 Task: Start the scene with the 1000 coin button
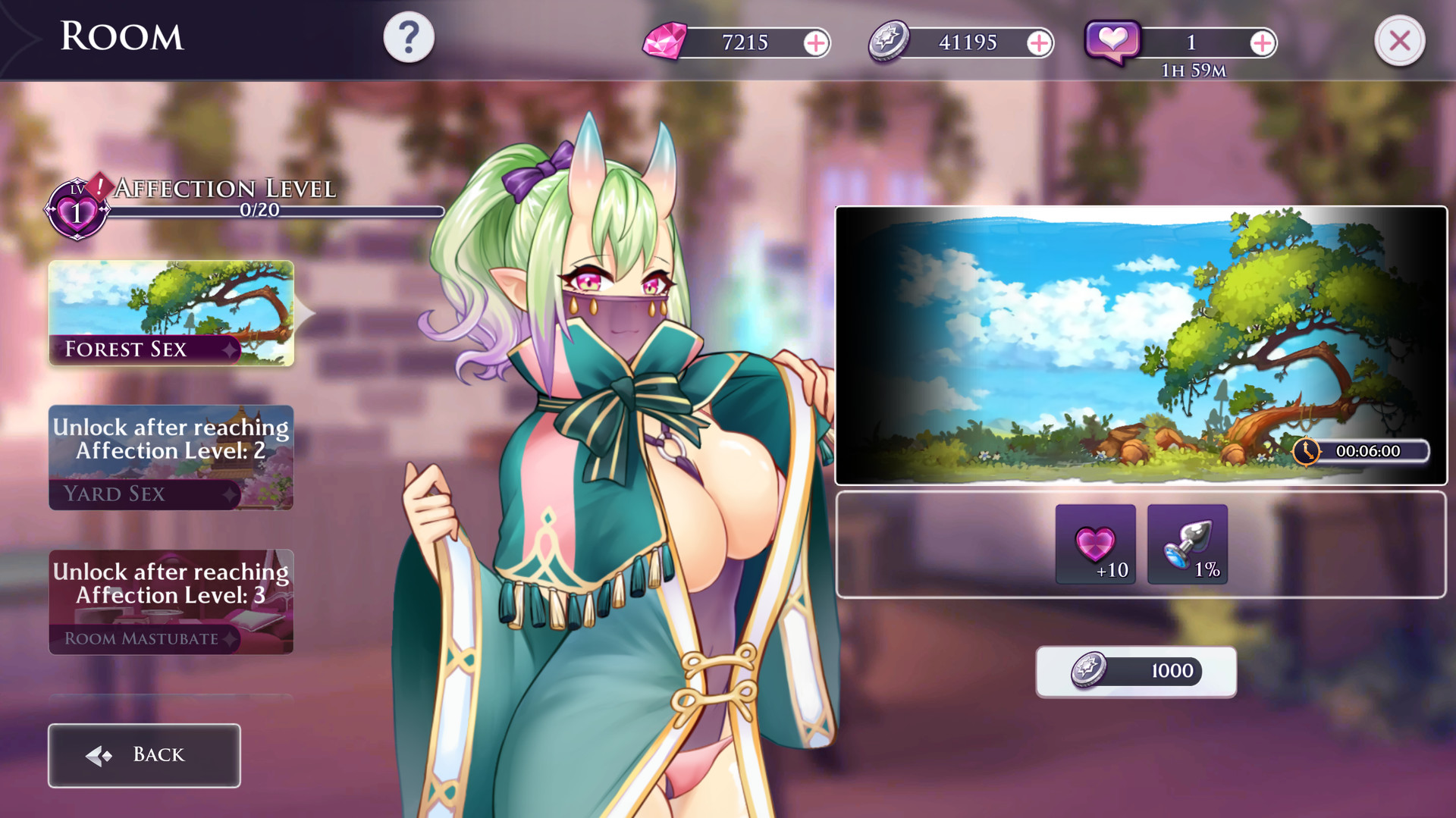pyautogui.click(x=1135, y=671)
